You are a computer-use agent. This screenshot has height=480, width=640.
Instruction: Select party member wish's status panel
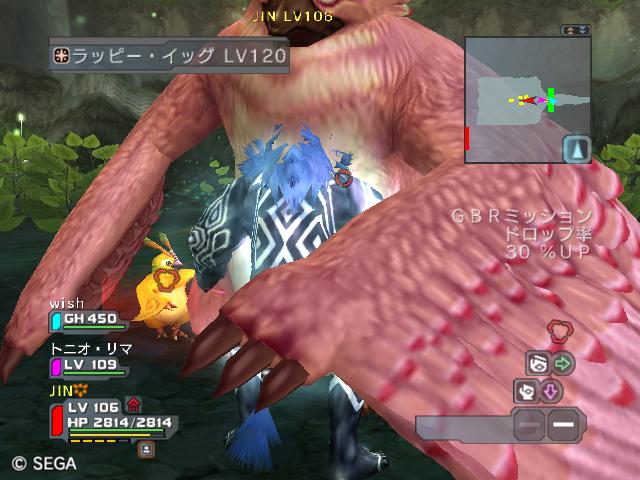click(90, 320)
